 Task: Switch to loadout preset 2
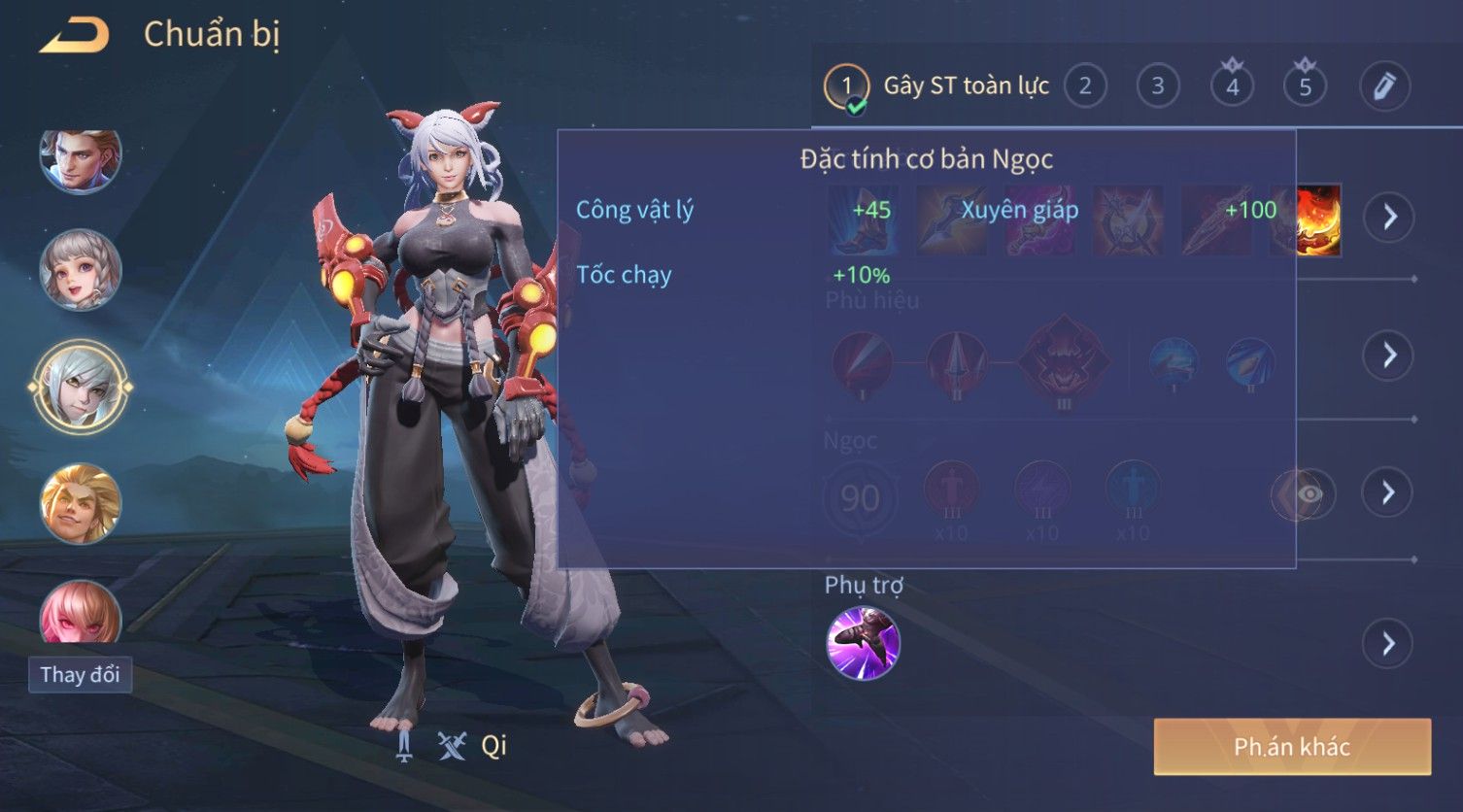click(1085, 86)
